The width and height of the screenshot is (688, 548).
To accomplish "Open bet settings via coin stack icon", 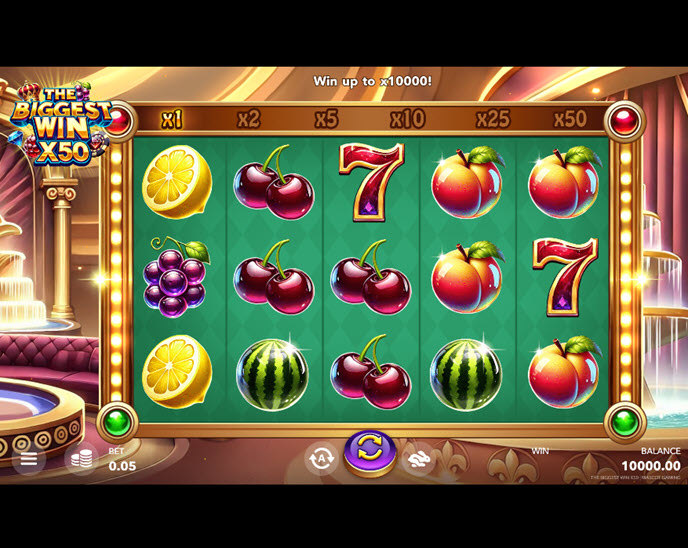I will click(x=82, y=459).
